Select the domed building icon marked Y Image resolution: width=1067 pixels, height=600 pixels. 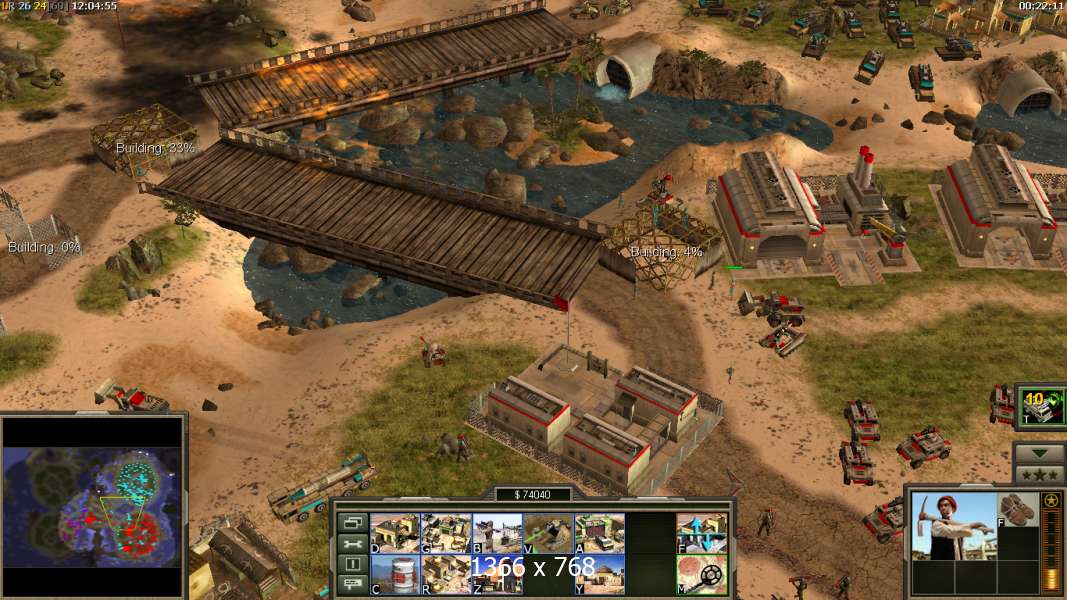tap(599, 574)
